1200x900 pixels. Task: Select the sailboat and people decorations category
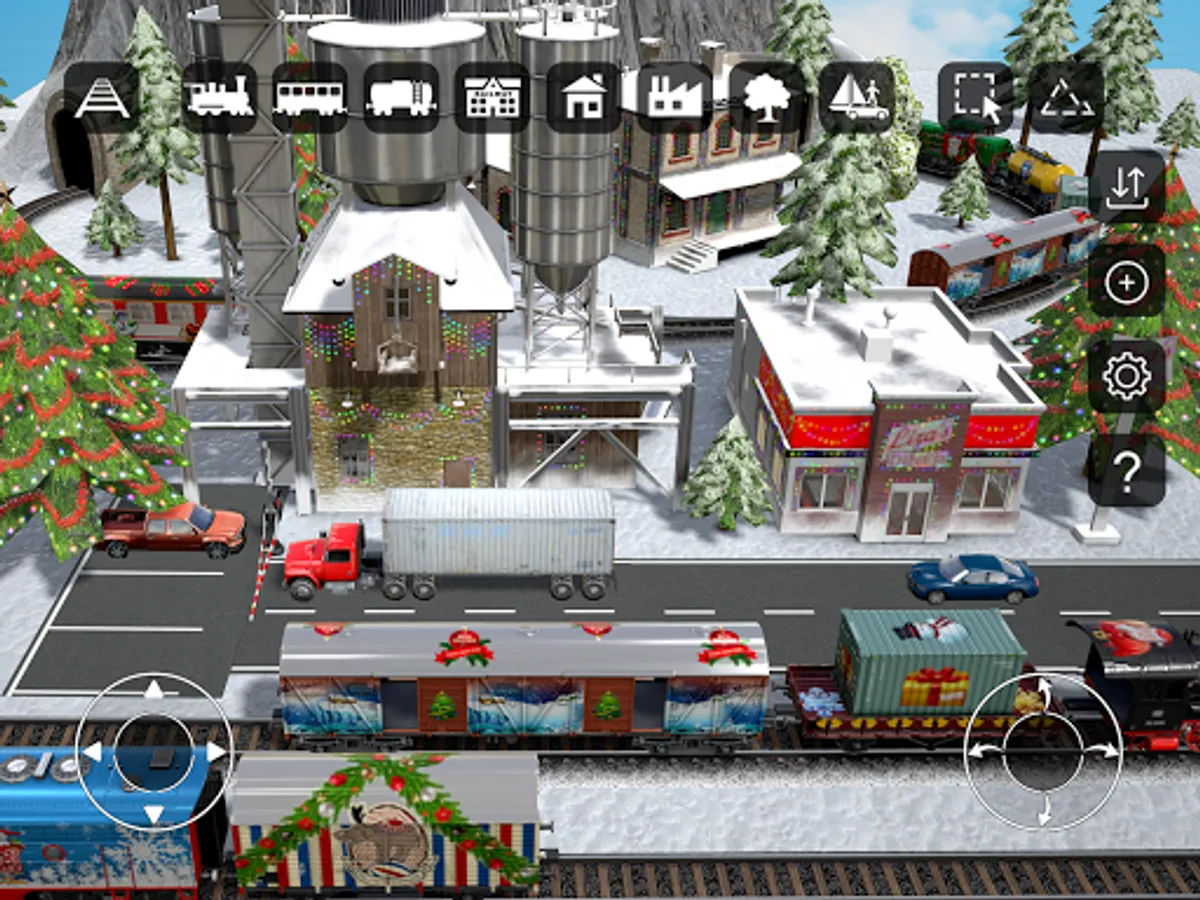tap(857, 98)
